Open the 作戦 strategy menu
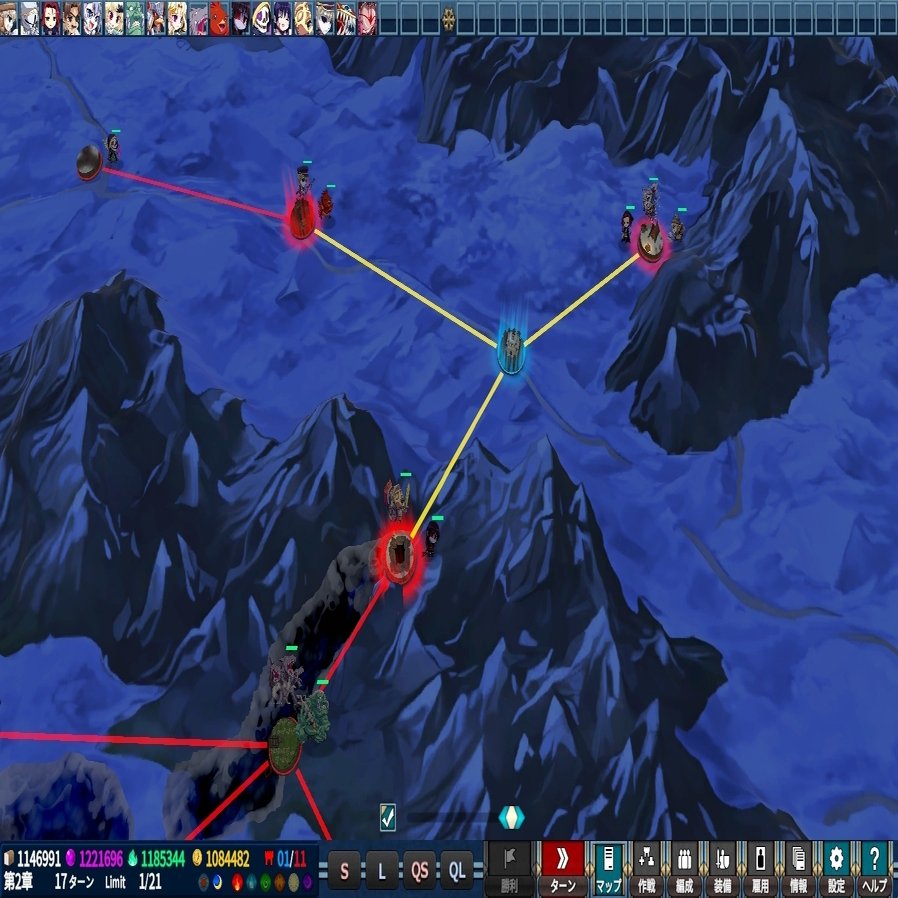898x898 pixels. [645, 867]
